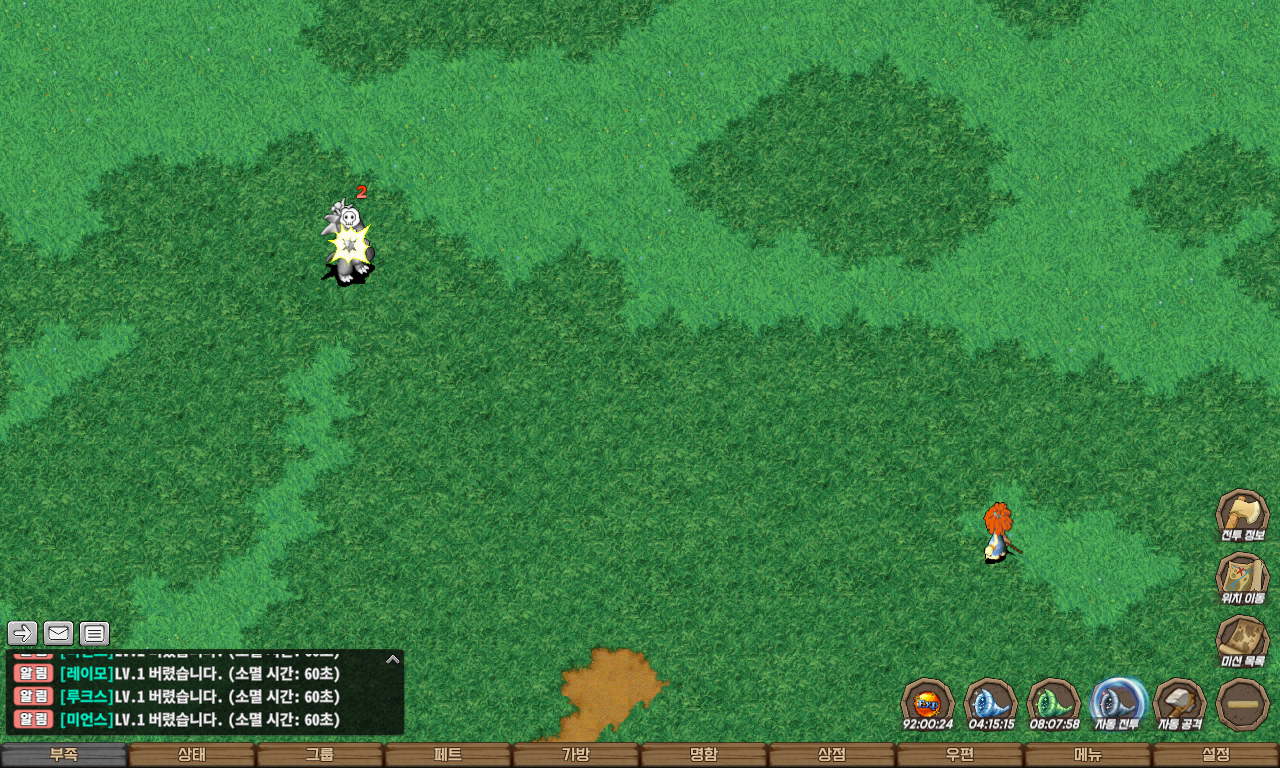This screenshot has height=768, width=1280.
Task: Click the 메뉴 (Menu) button
Action: (x=1088, y=755)
